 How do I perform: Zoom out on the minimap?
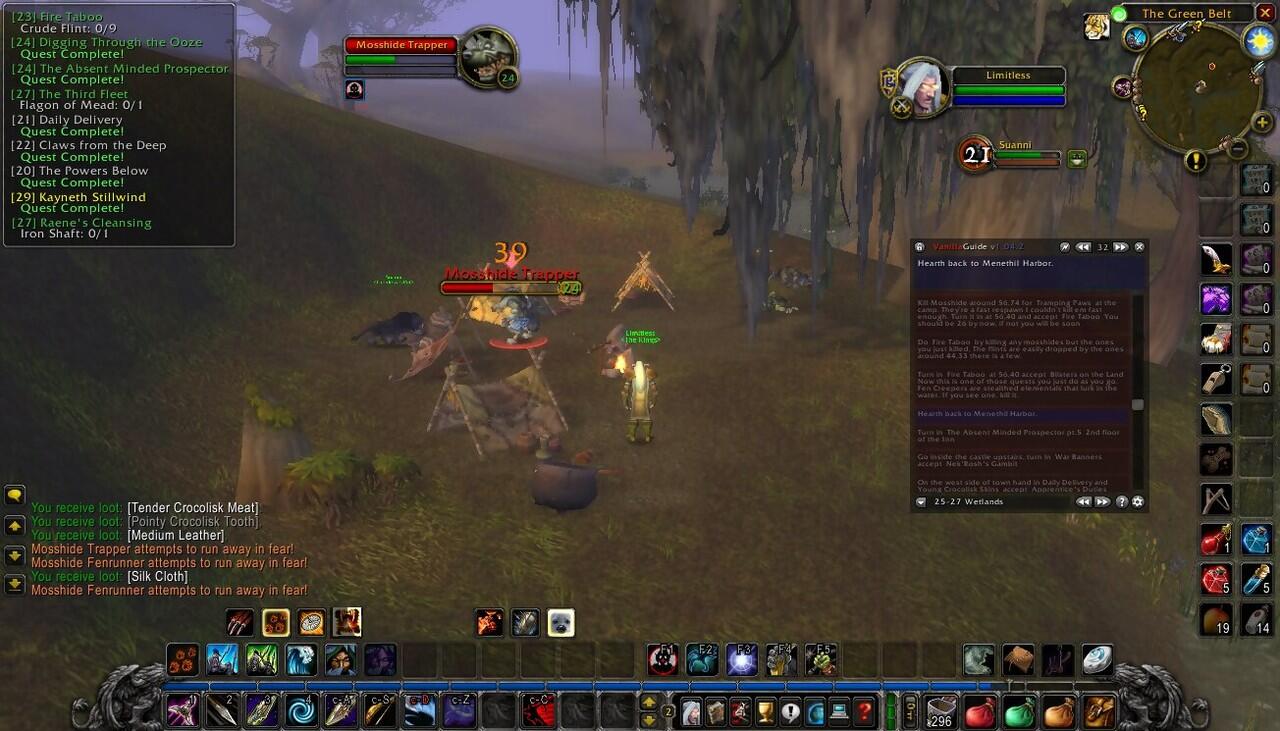[1238, 148]
